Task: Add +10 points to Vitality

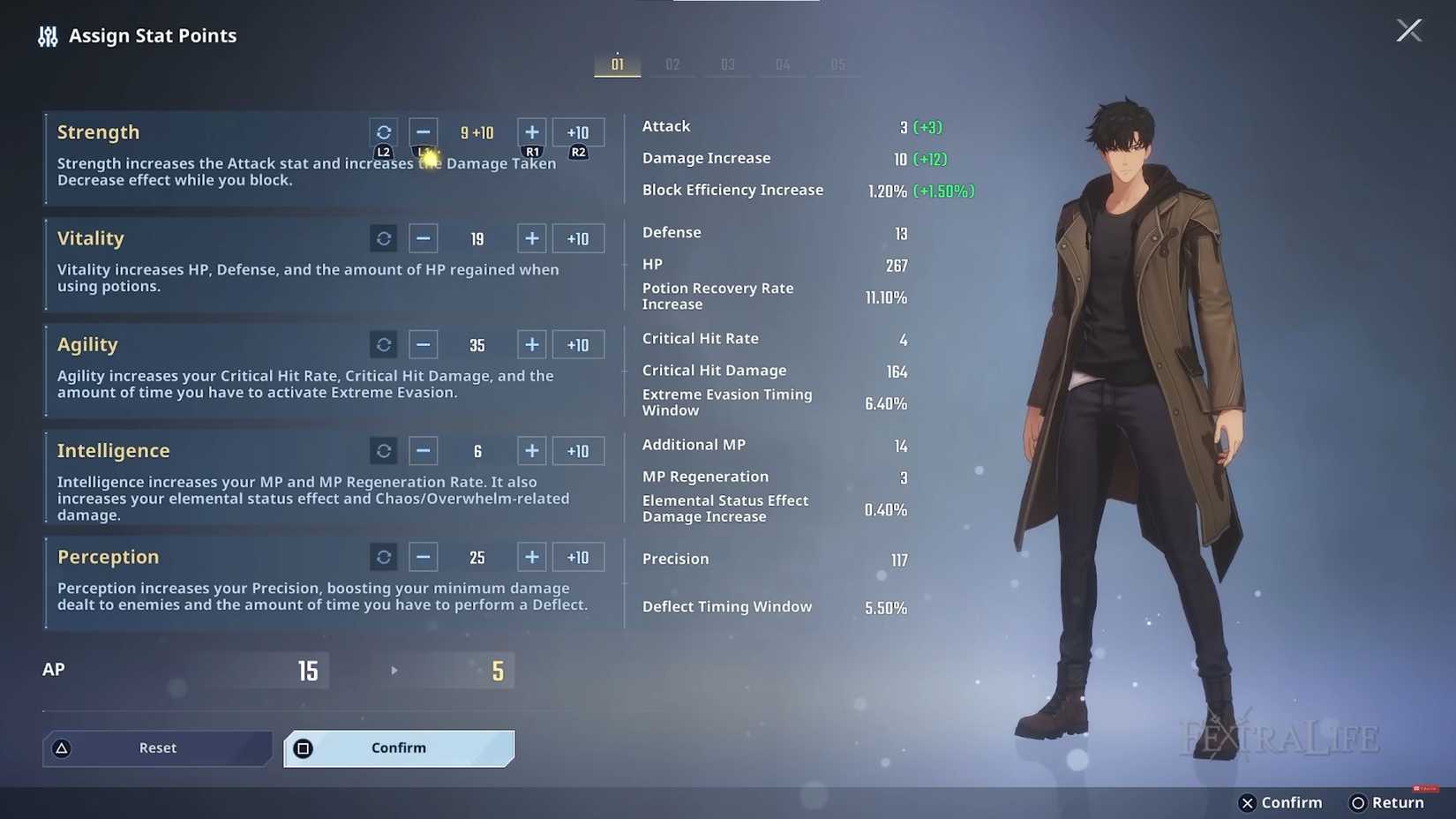Action: [578, 239]
